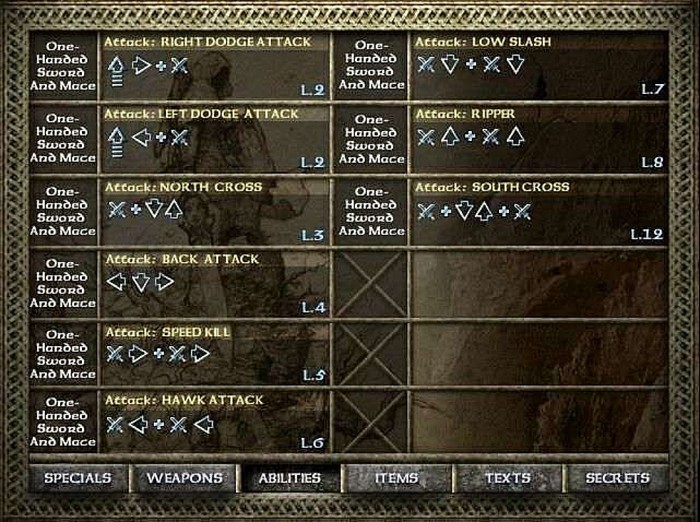Open the Texts tab
The width and height of the screenshot is (700, 522).
pyautogui.click(x=508, y=479)
